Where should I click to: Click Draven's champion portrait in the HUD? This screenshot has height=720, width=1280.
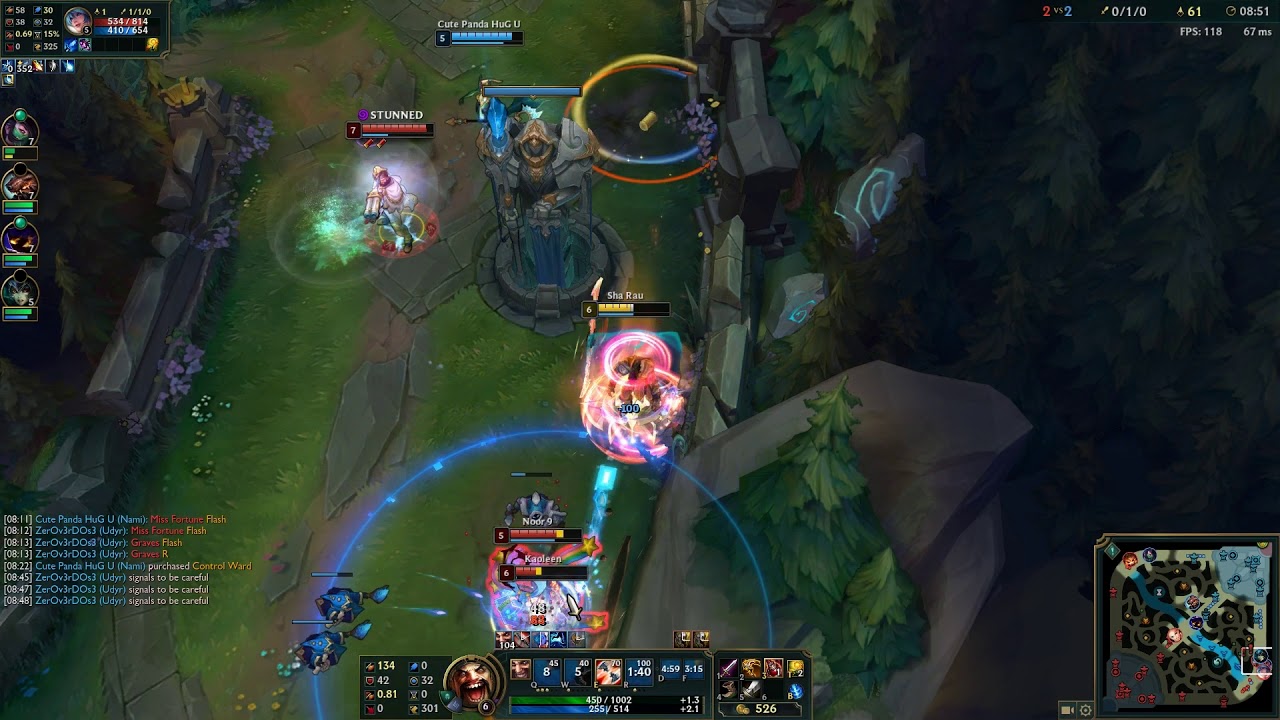pyautogui.click(x=472, y=681)
